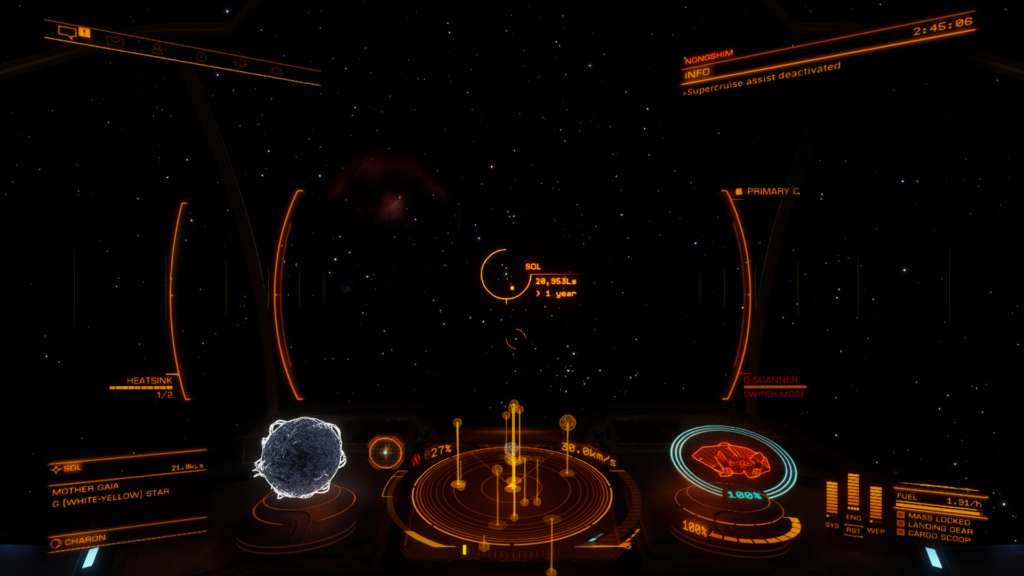Select the SYS power pips column

click(x=832, y=502)
